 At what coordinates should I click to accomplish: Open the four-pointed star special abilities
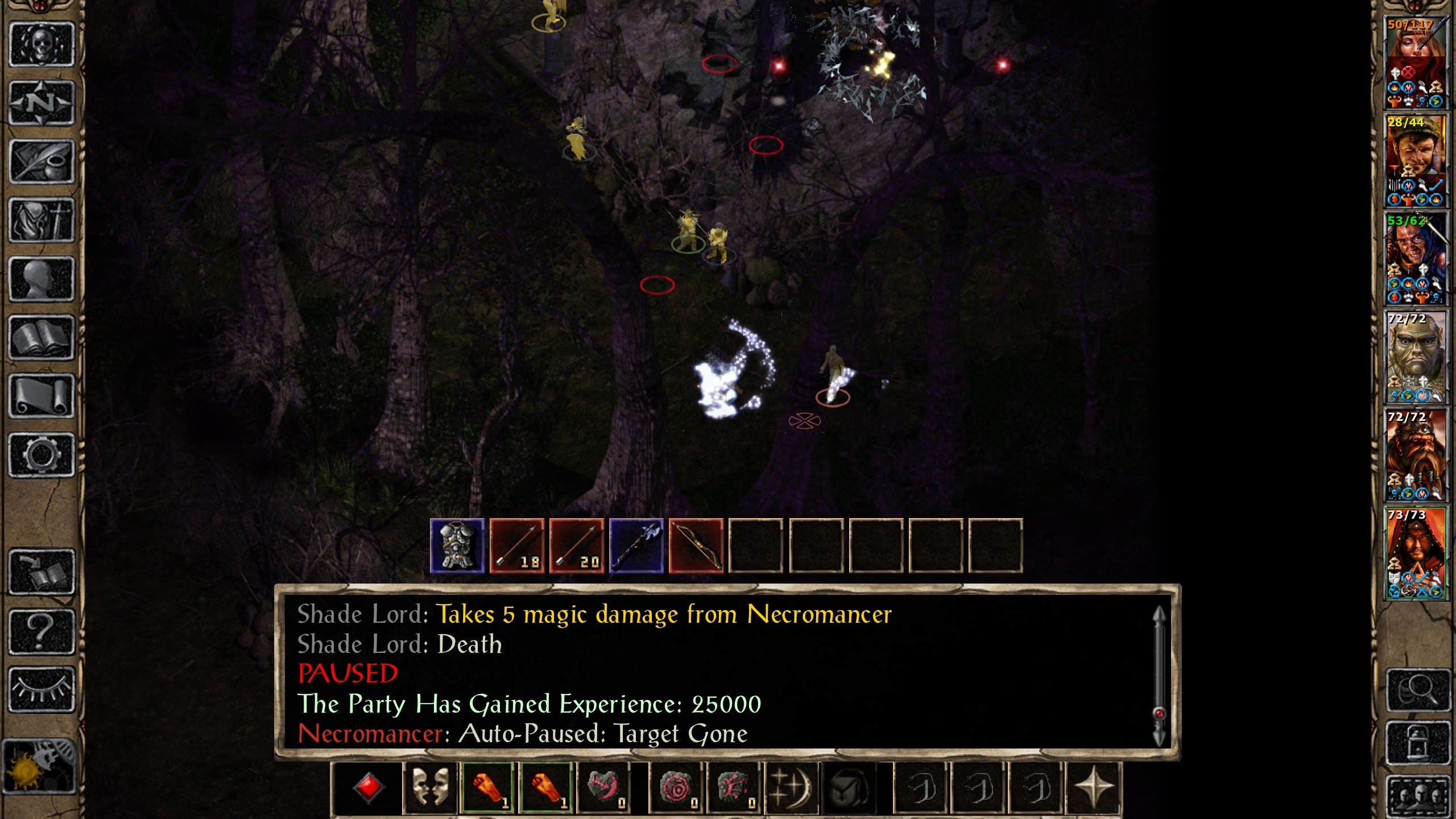(x=1093, y=788)
